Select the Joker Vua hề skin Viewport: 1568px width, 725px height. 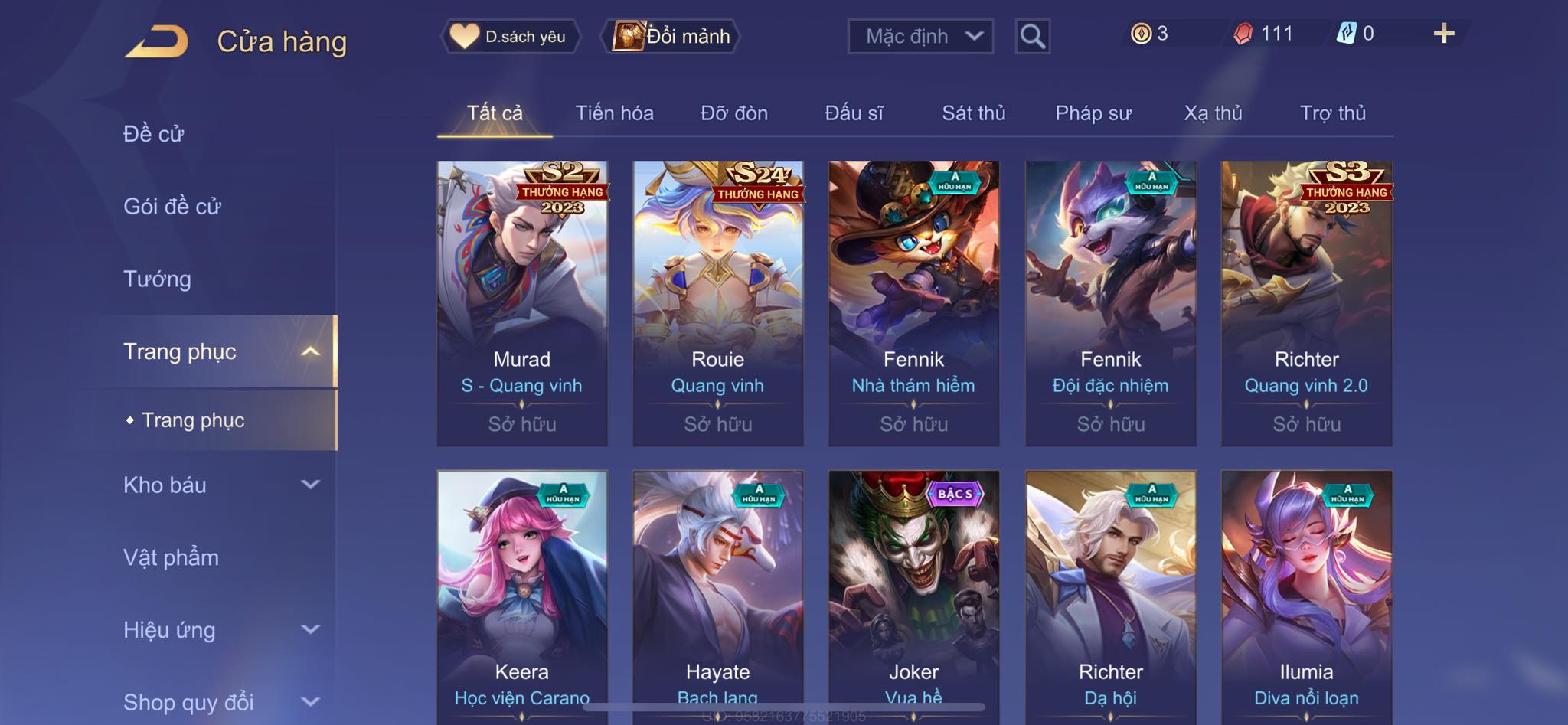913,597
